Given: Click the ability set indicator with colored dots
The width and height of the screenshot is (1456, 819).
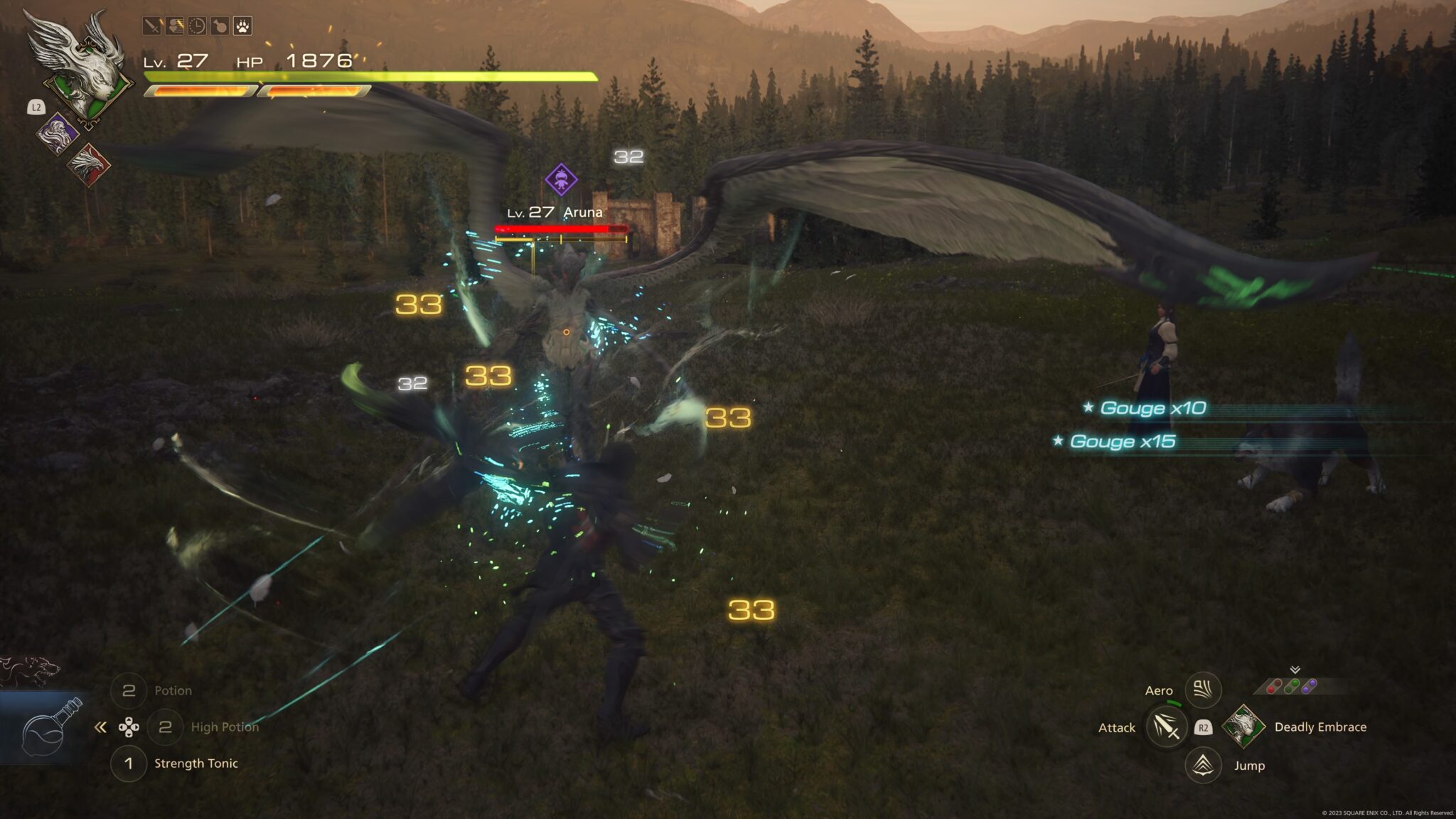Looking at the screenshot, I should tap(1292, 686).
